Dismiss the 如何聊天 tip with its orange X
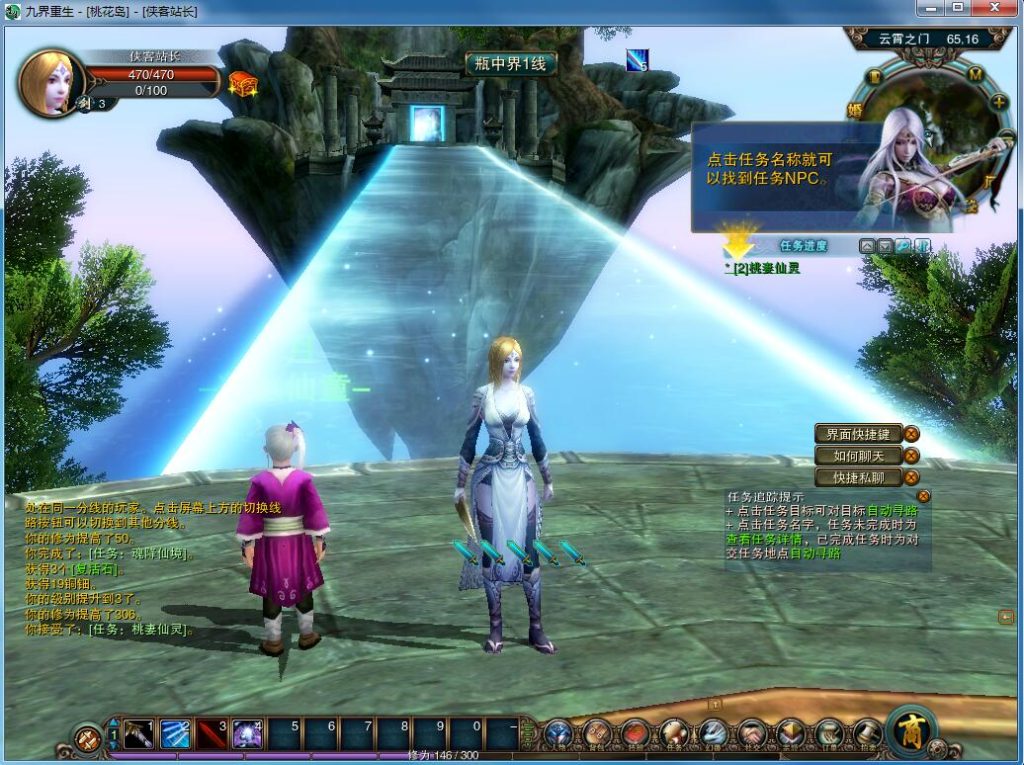This screenshot has height=765, width=1024. tap(911, 456)
